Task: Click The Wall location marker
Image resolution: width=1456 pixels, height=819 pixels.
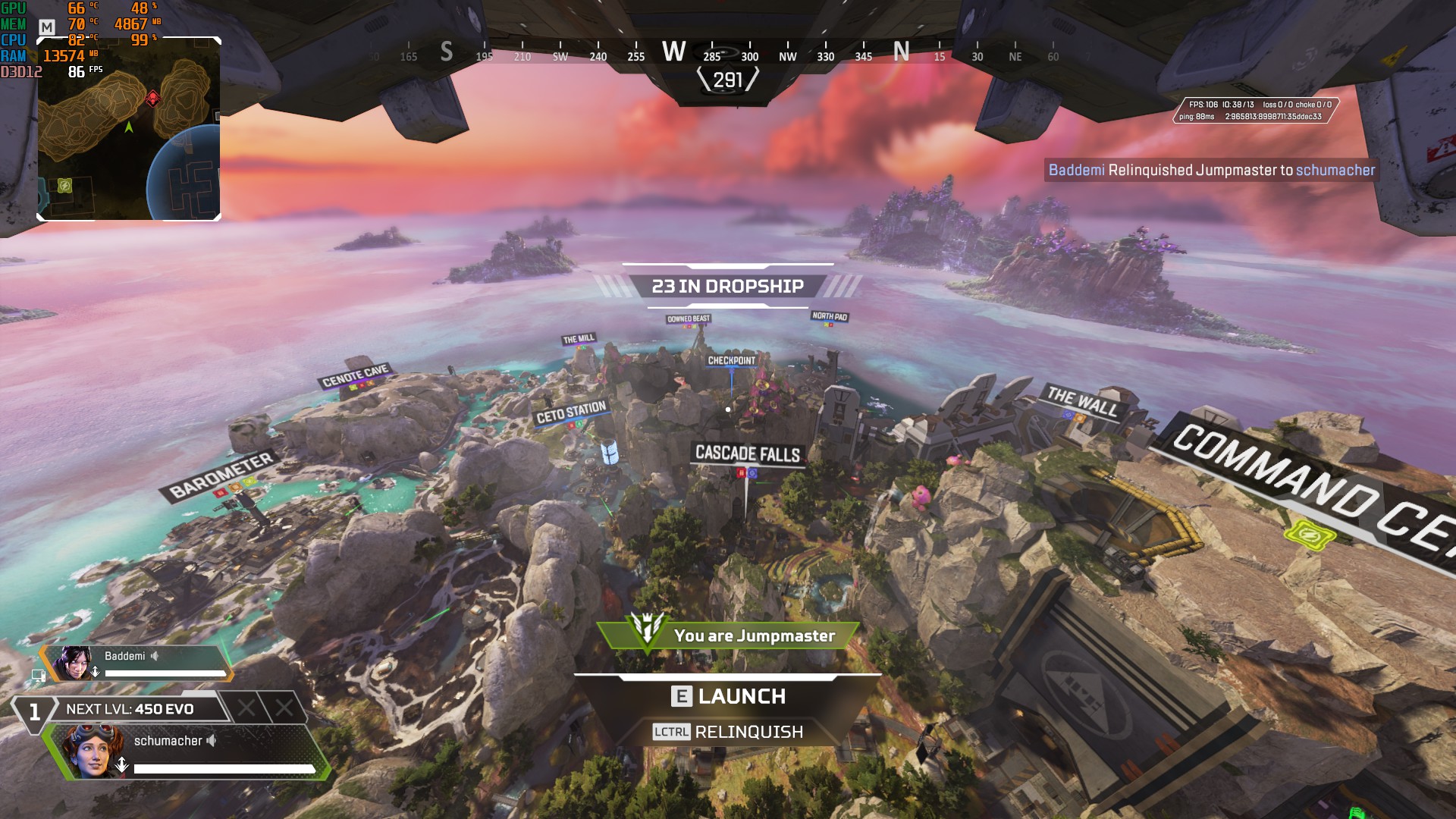Action: tap(1082, 401)
